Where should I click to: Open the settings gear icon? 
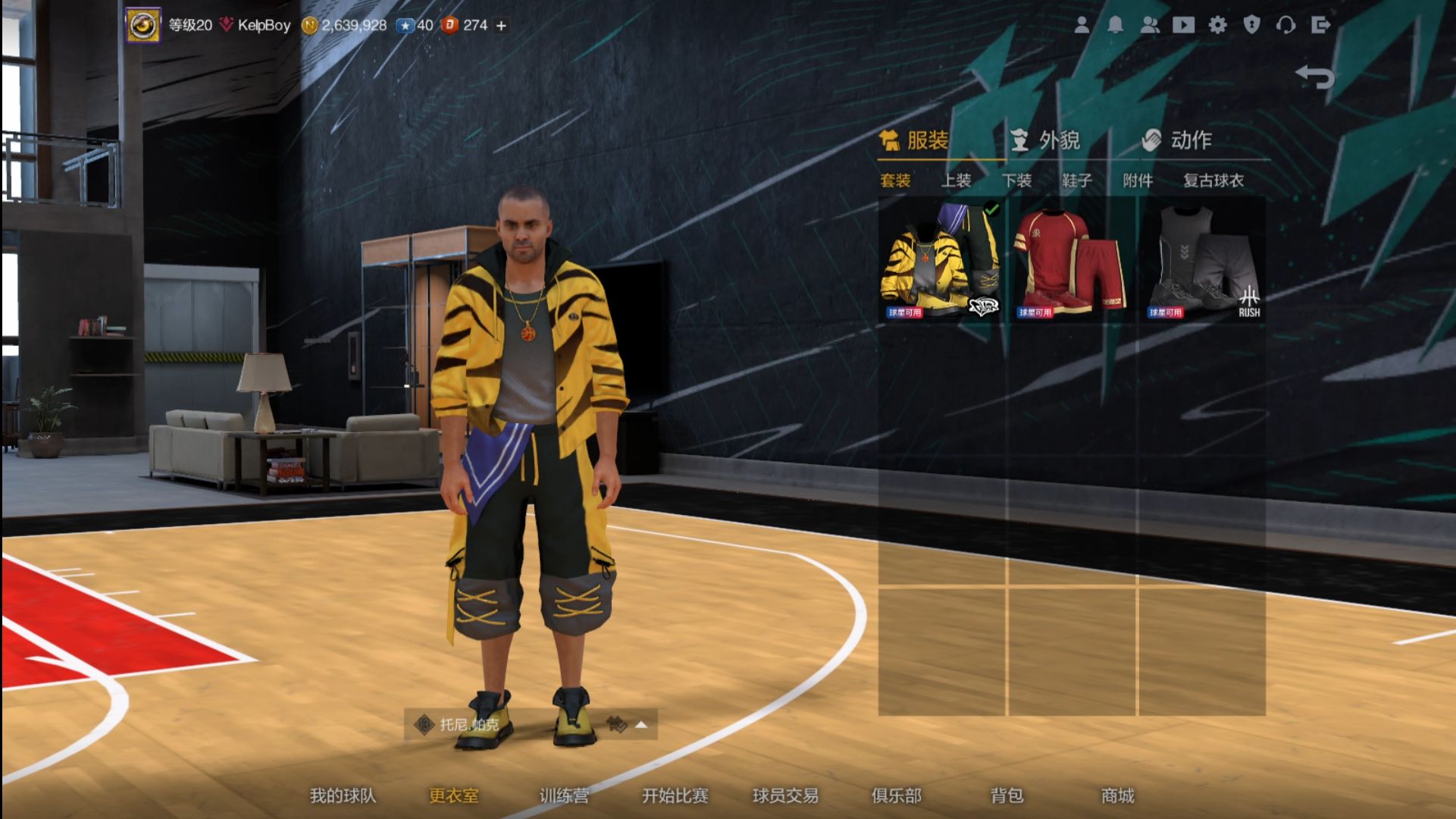click(1219, 25)
